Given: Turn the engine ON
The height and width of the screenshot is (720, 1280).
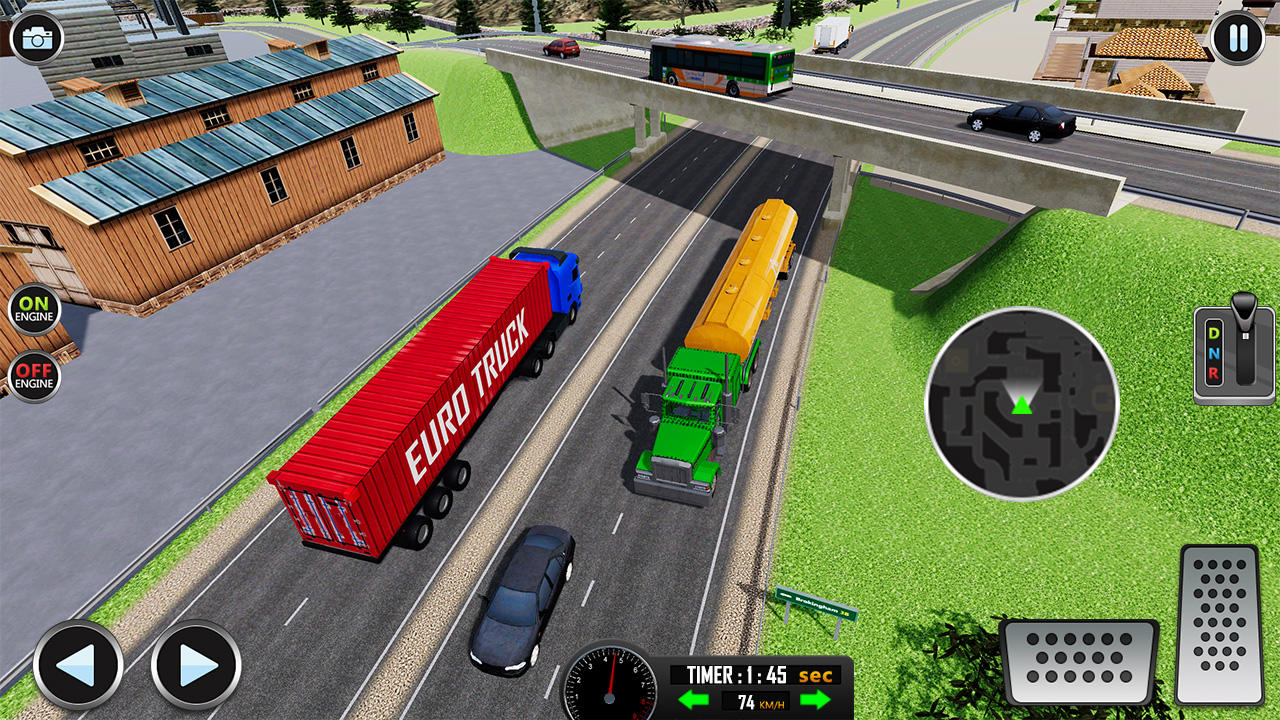Looking at the screenshot, I should click(x=36, y=309).
